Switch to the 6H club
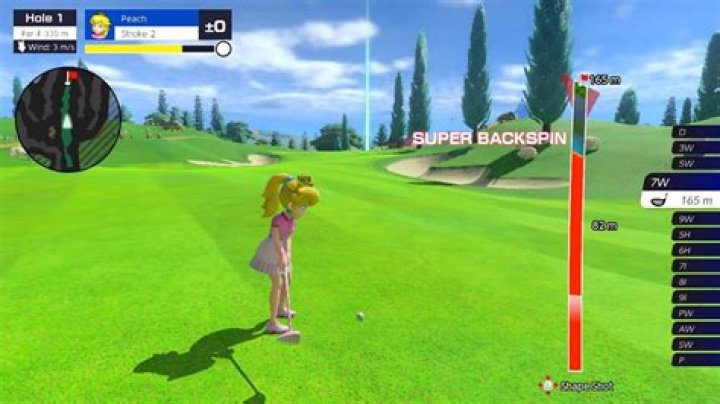This screenshot has width=720, height=404. point(697,250)
